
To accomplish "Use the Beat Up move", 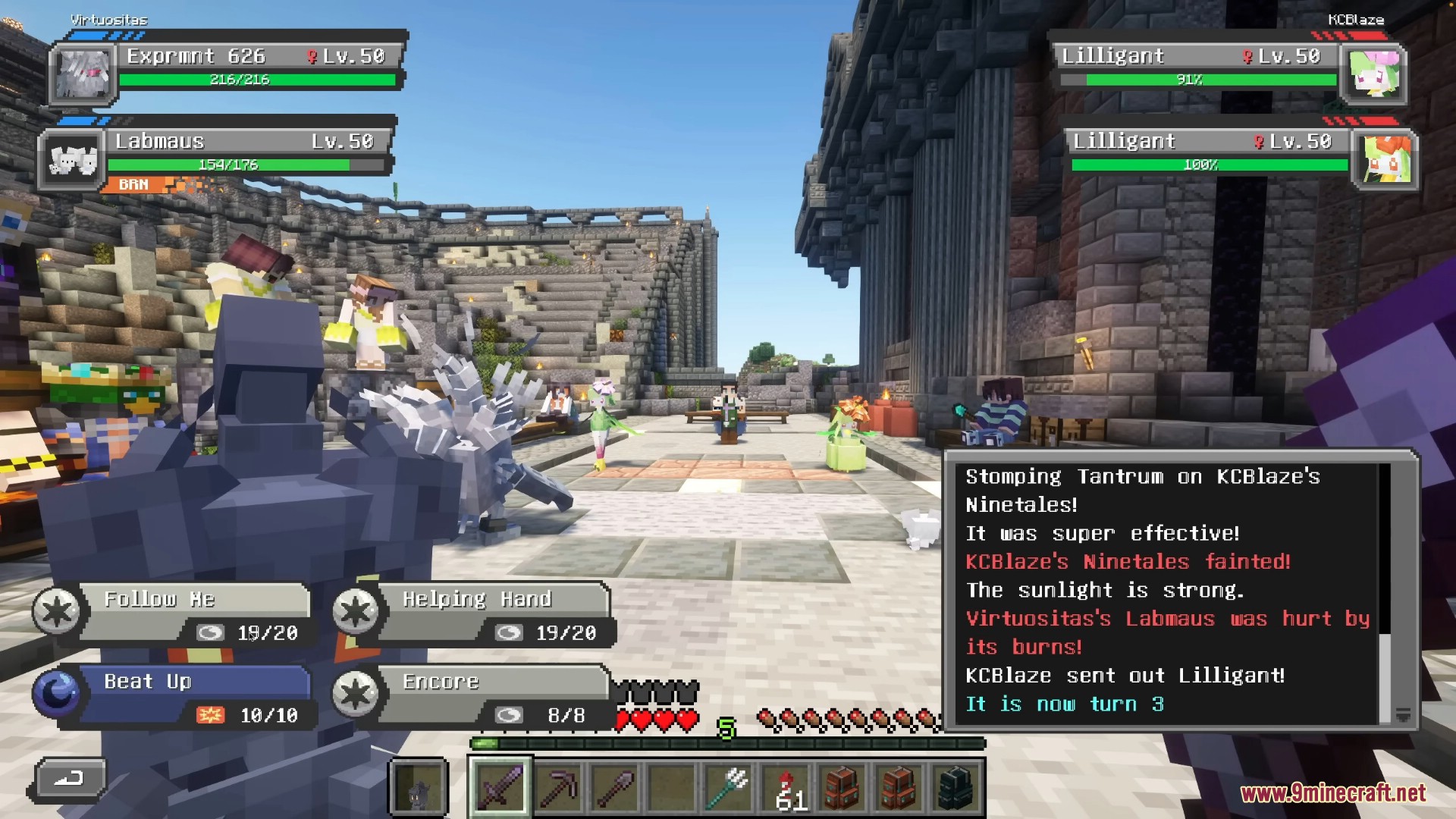I will (193, 696).
